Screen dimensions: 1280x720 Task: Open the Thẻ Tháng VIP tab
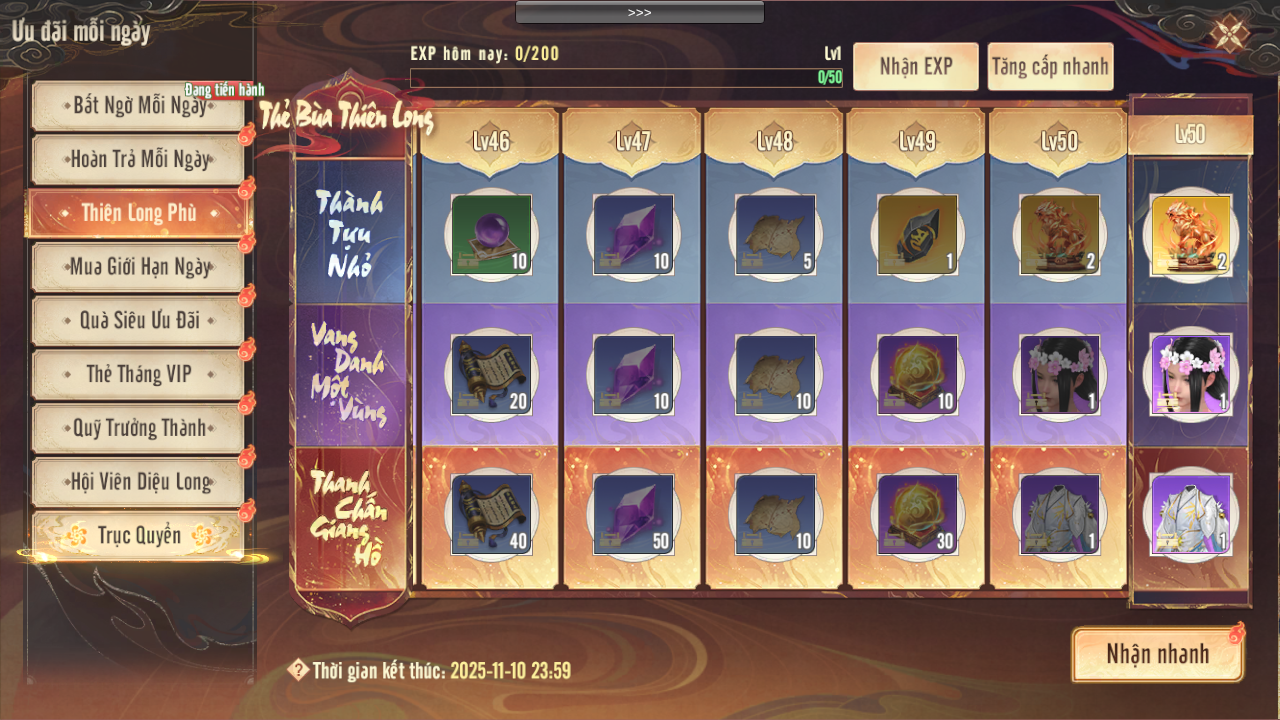pos(138,374)
